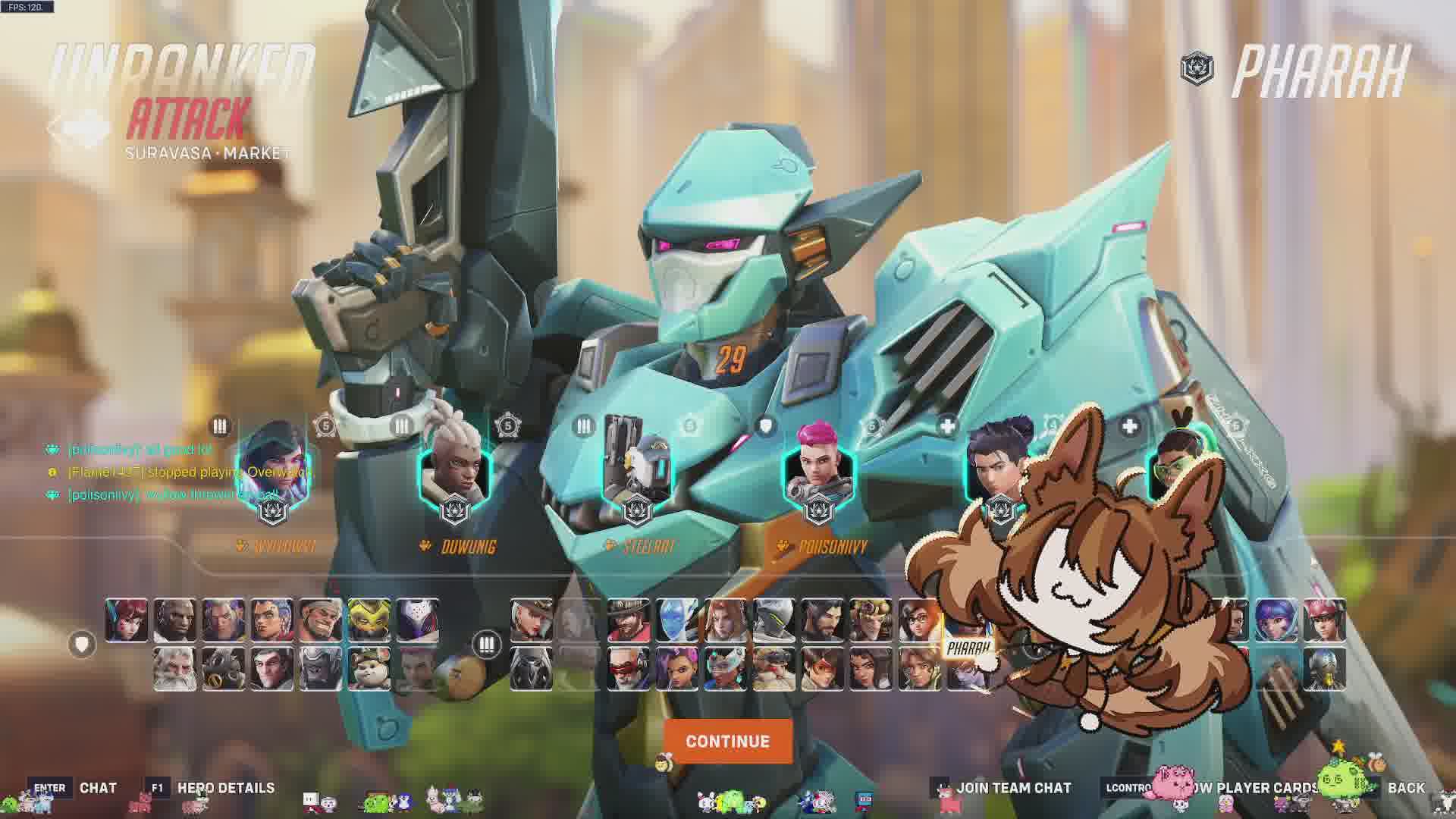This screenshot has width=1456, height=819.
Task: Select Cassidy hero portrait
Action: tap(628, 620)
